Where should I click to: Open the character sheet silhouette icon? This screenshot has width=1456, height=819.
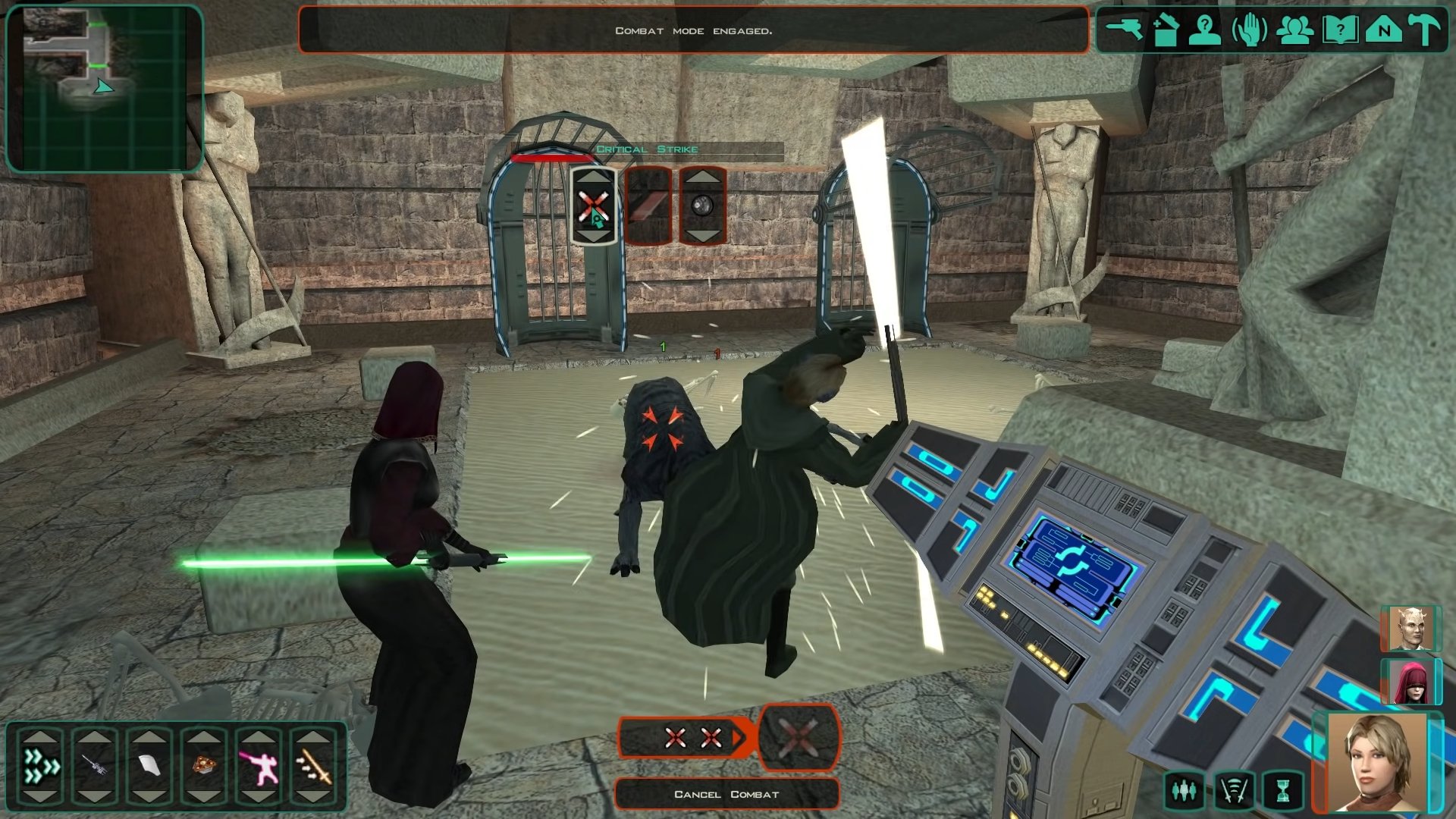click(1204, 30)
